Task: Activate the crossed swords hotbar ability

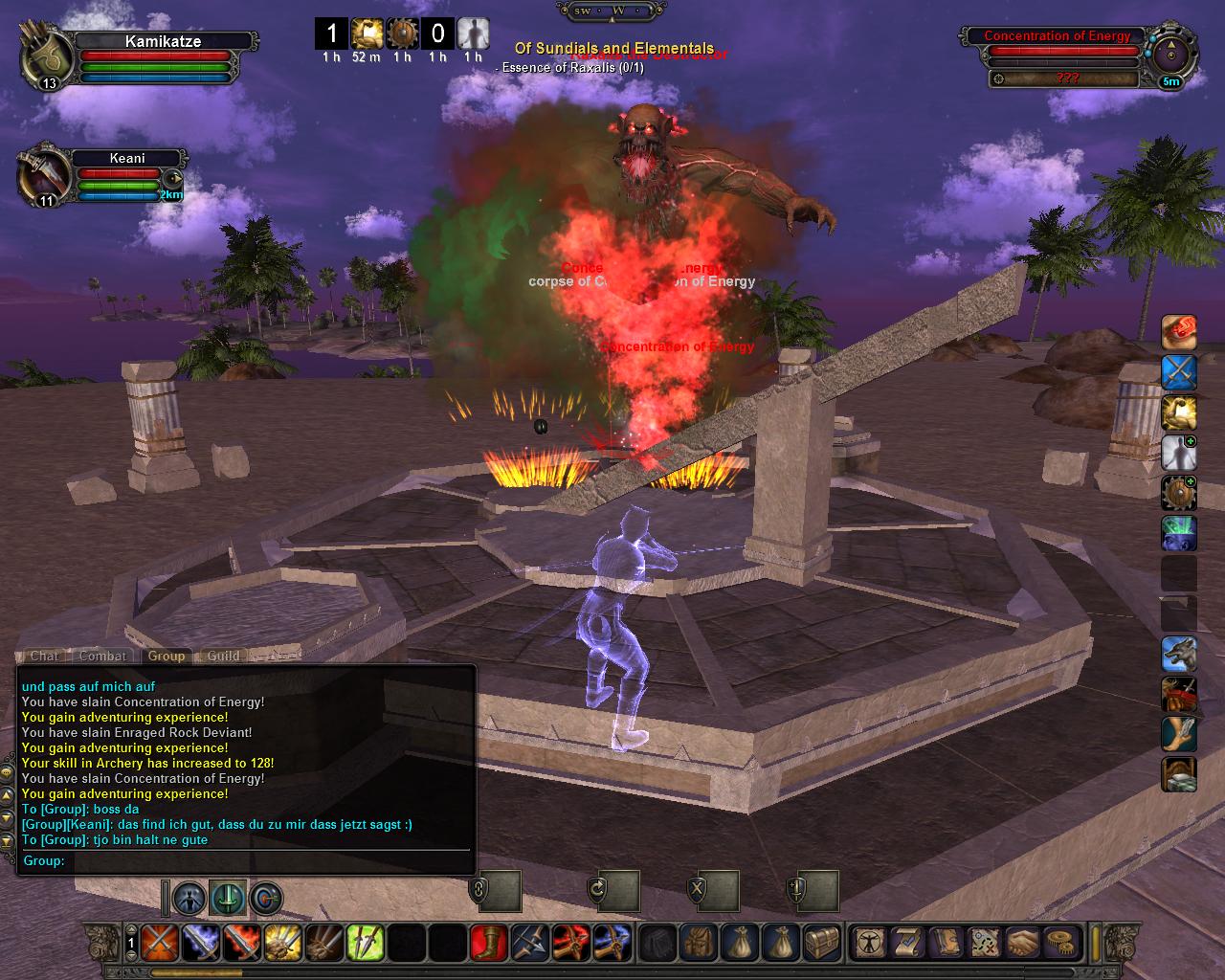Action: pyautogui.click(x=157, y=943)
